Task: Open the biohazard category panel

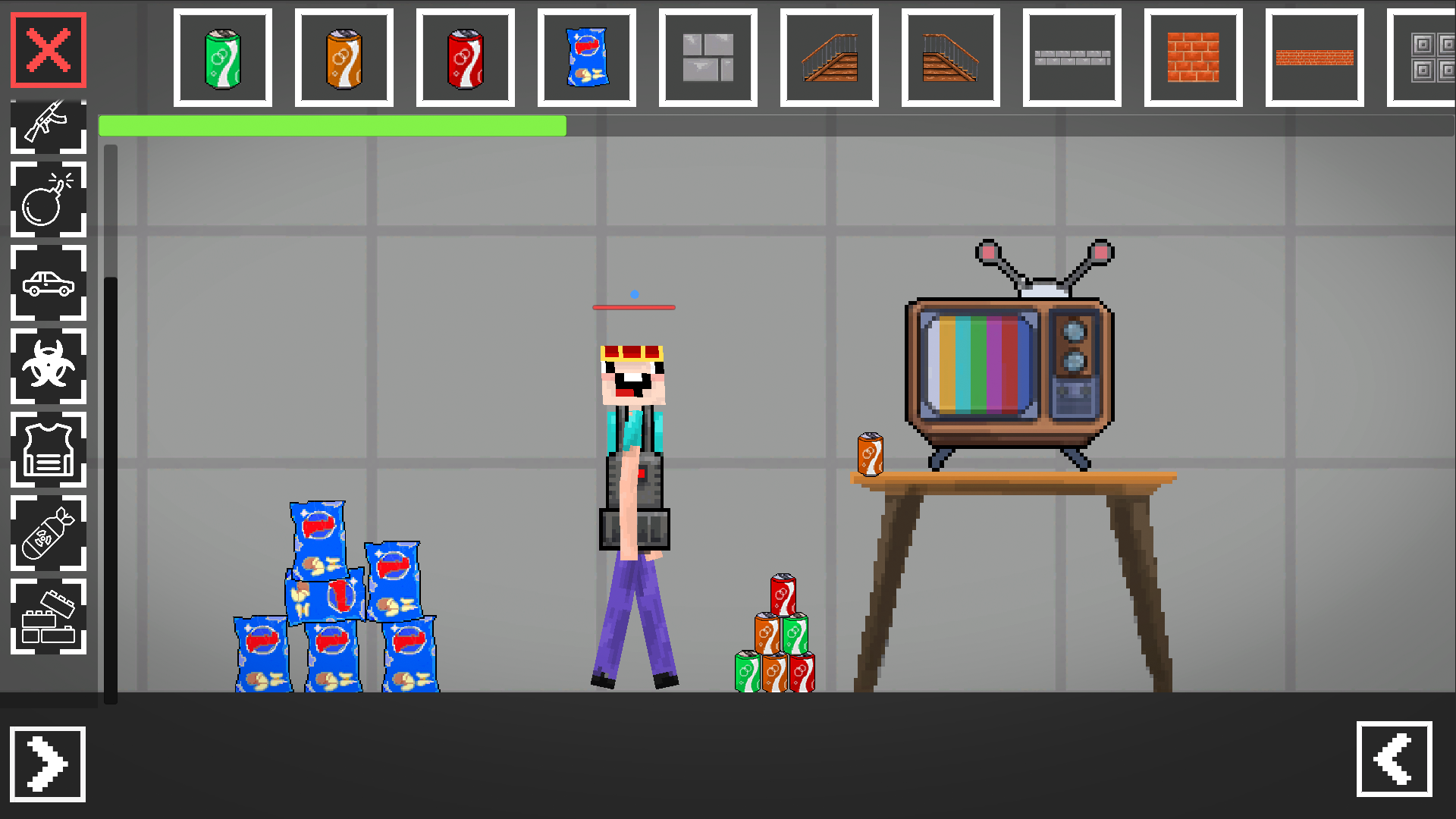Action: point(48,367)
